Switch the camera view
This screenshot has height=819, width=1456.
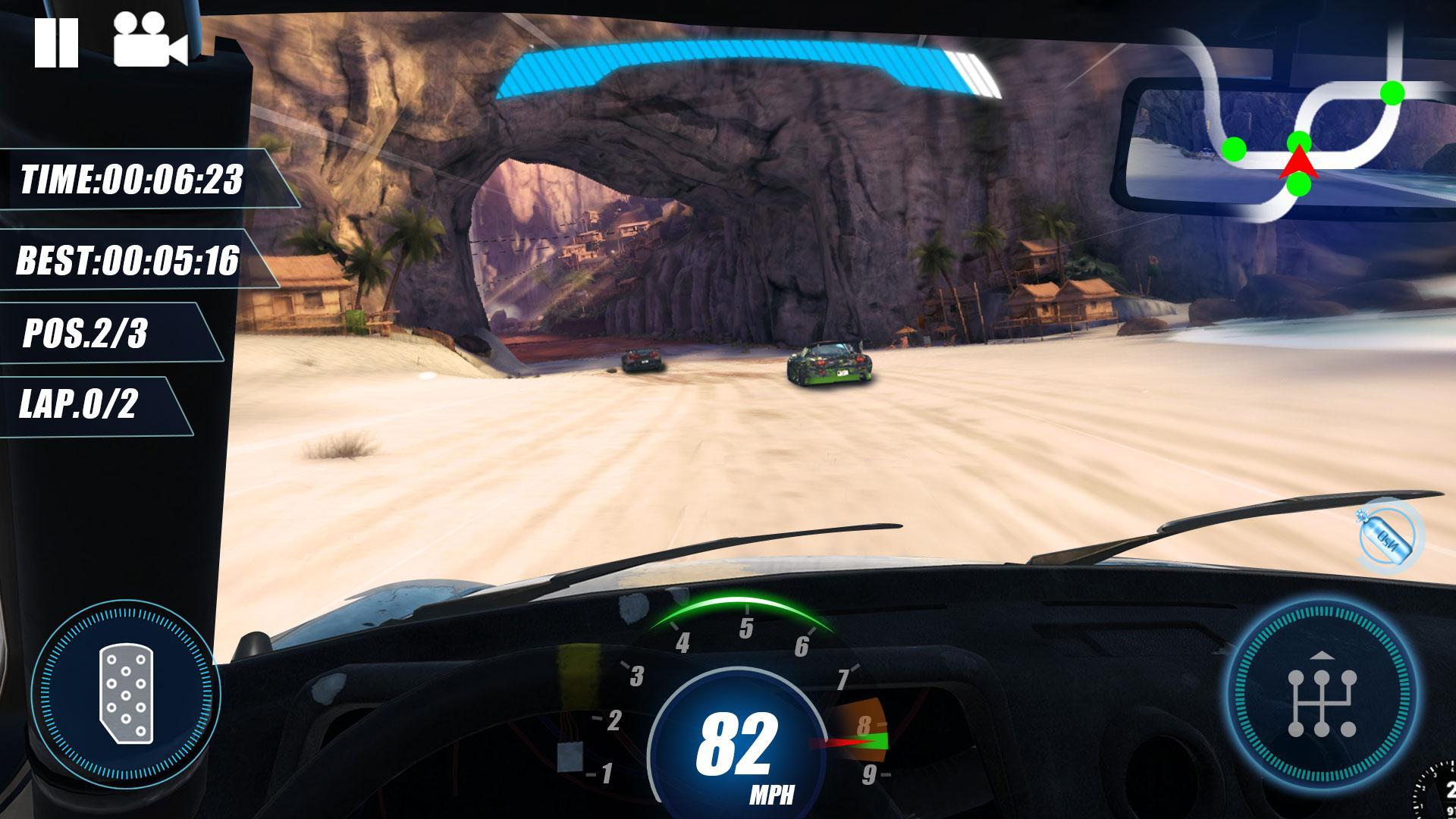point(150,43)
